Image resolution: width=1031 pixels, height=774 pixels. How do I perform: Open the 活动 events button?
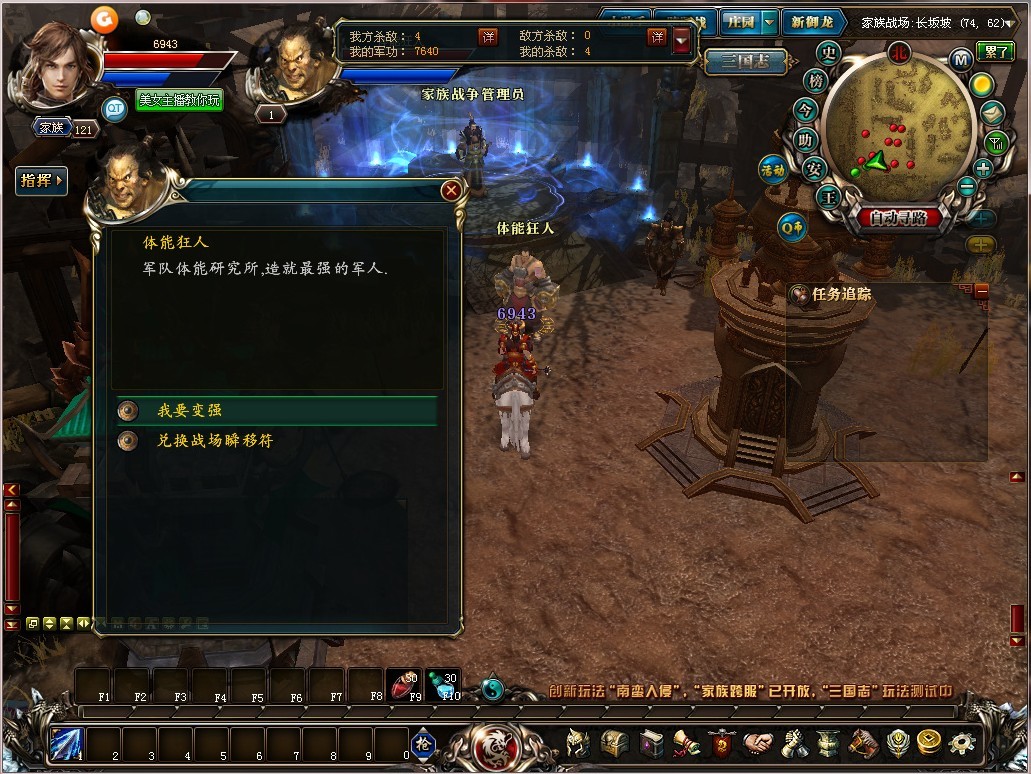coord(772,170)
